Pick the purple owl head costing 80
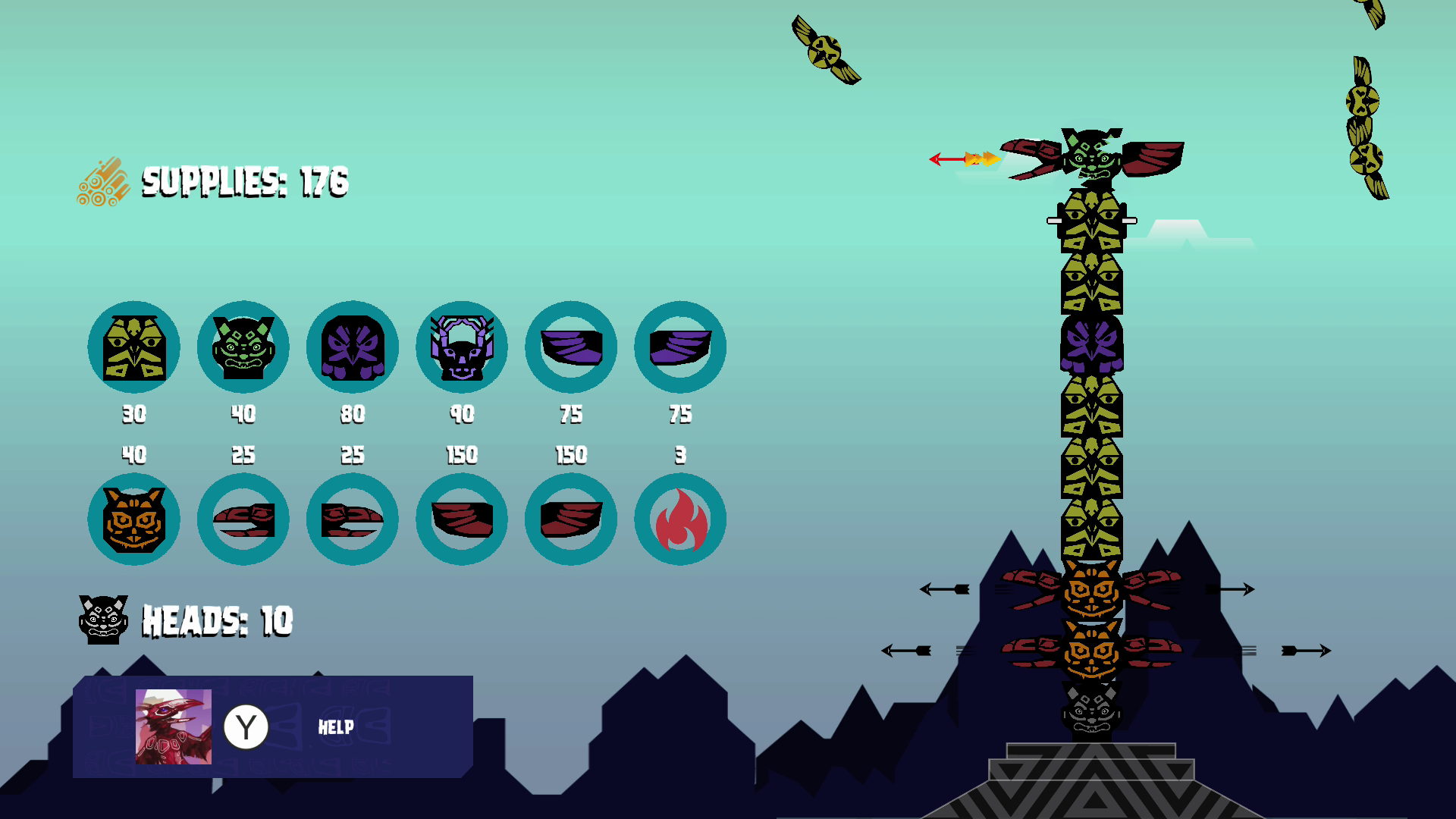This screenshot has height=819, width=1456. [x=353, y=347]
